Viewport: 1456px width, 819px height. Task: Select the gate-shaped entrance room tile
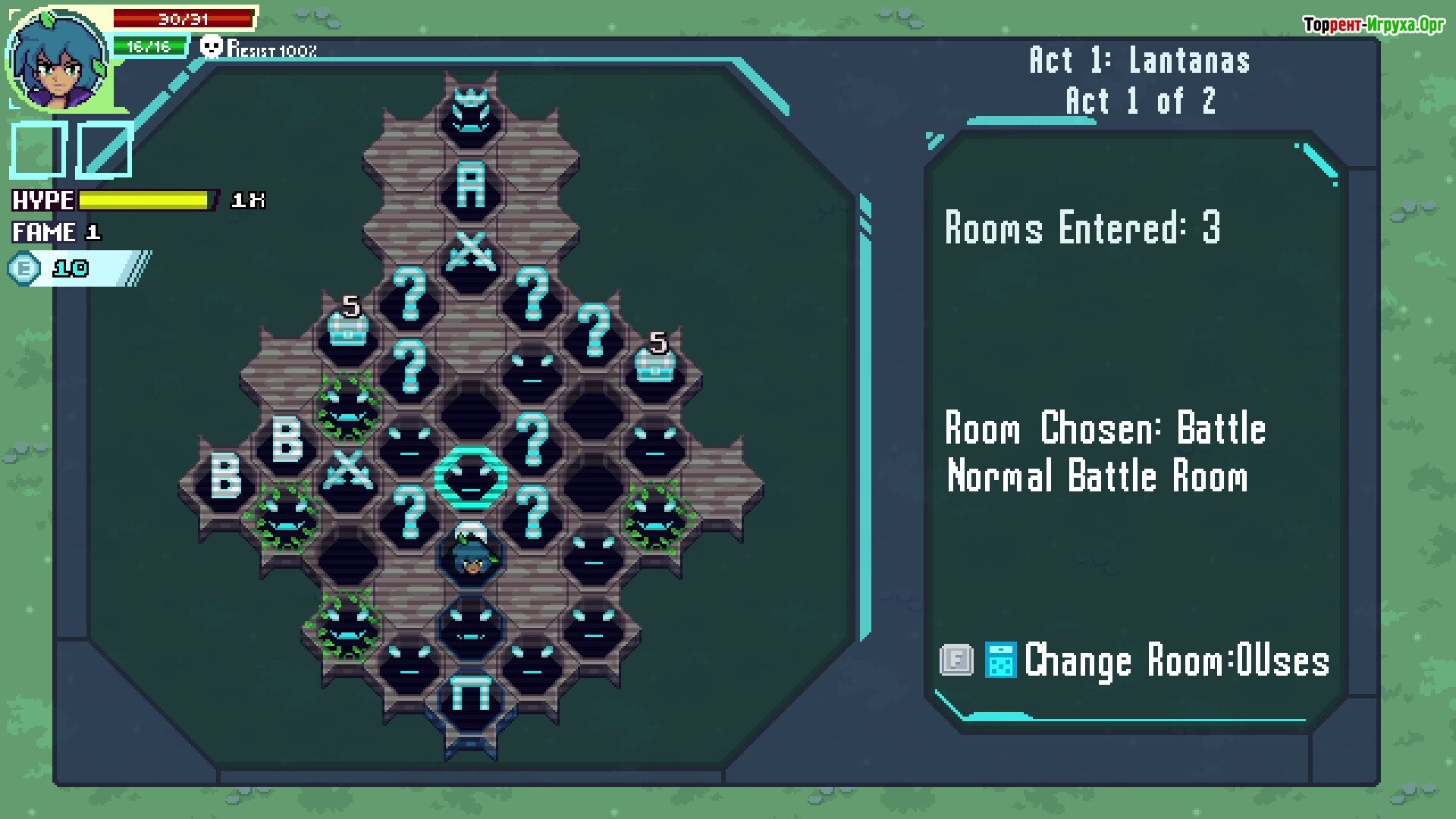point(471,694)
